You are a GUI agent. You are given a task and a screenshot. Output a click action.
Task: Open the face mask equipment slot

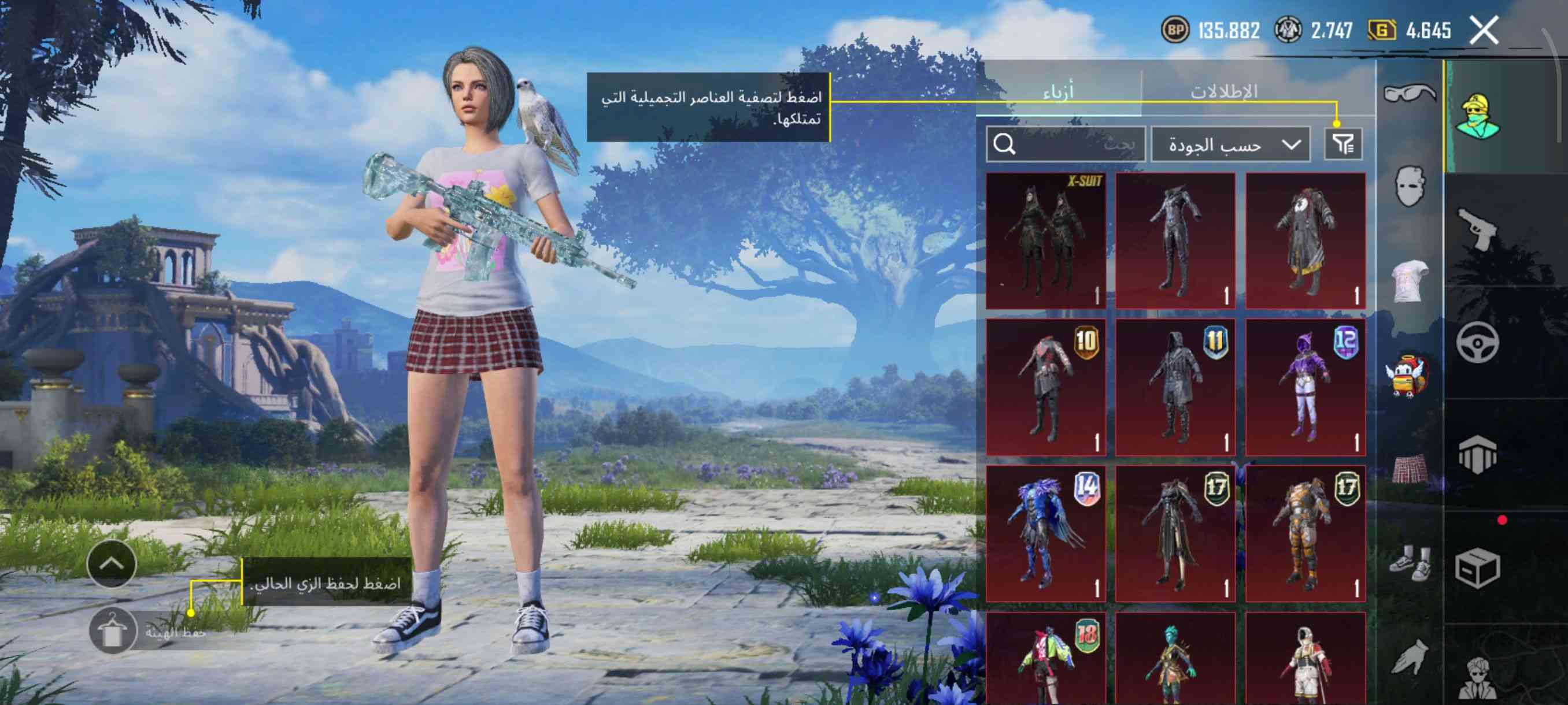coord(1409,185)
